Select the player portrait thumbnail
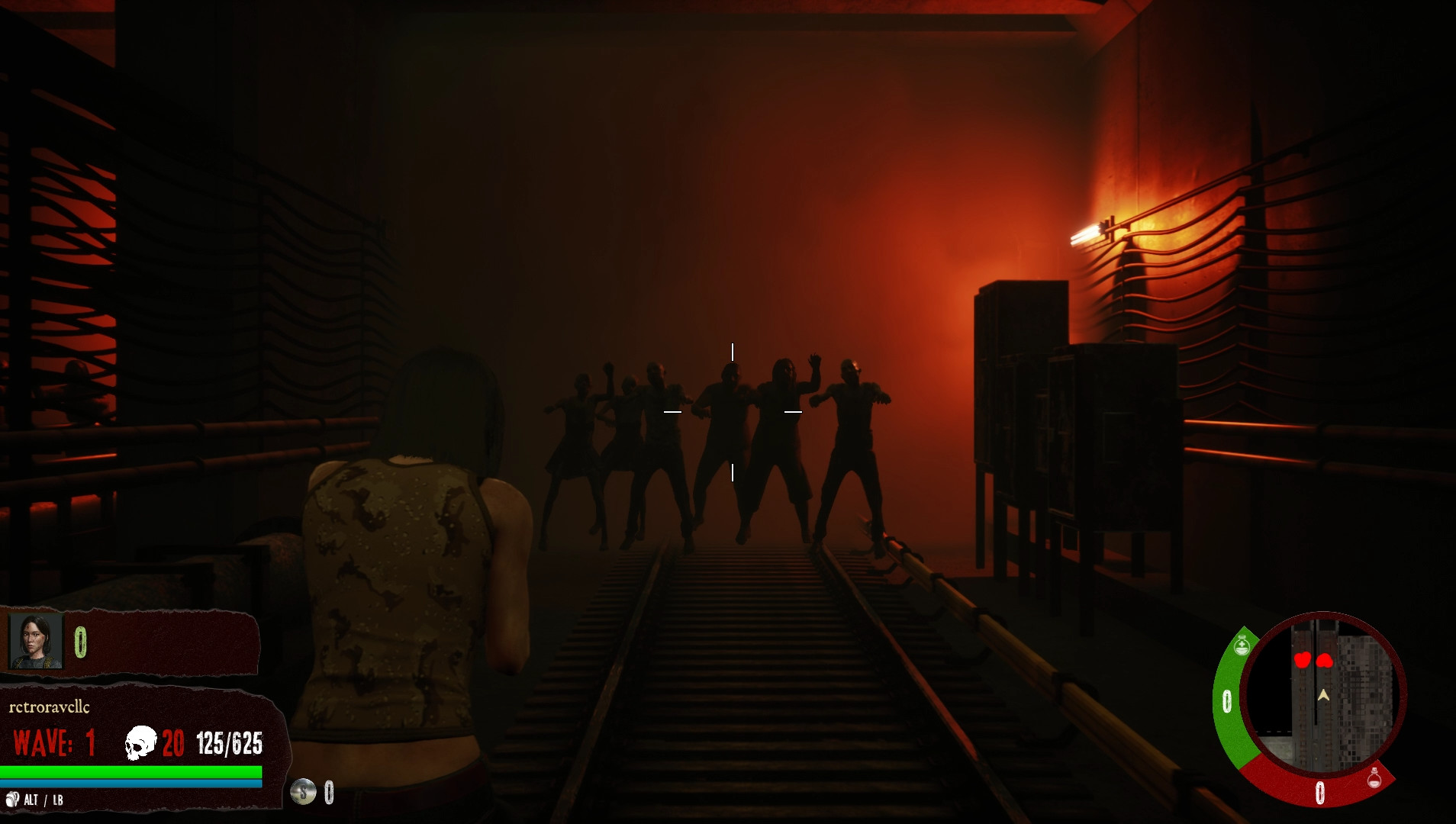Screen dimensions: 1456x824 pos(34,640)
